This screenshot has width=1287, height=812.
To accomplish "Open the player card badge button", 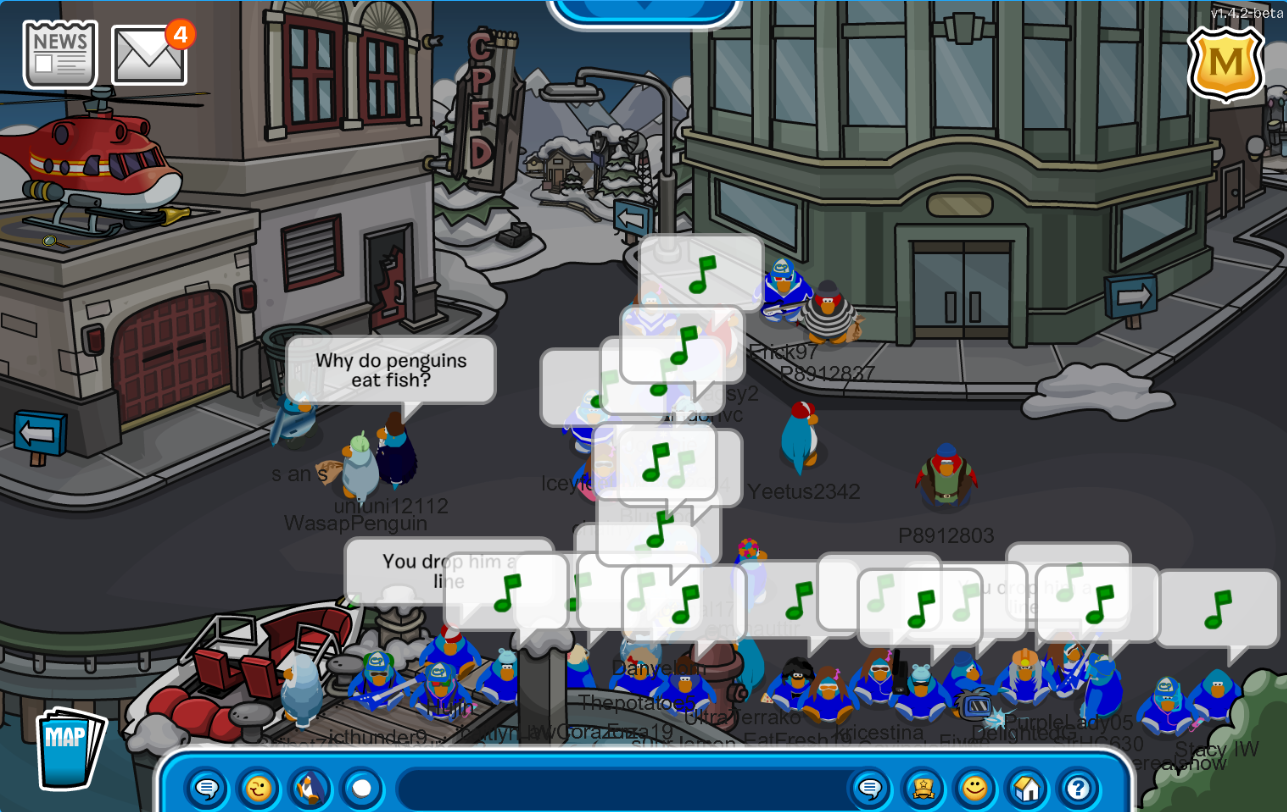I will tap(922, 789).
